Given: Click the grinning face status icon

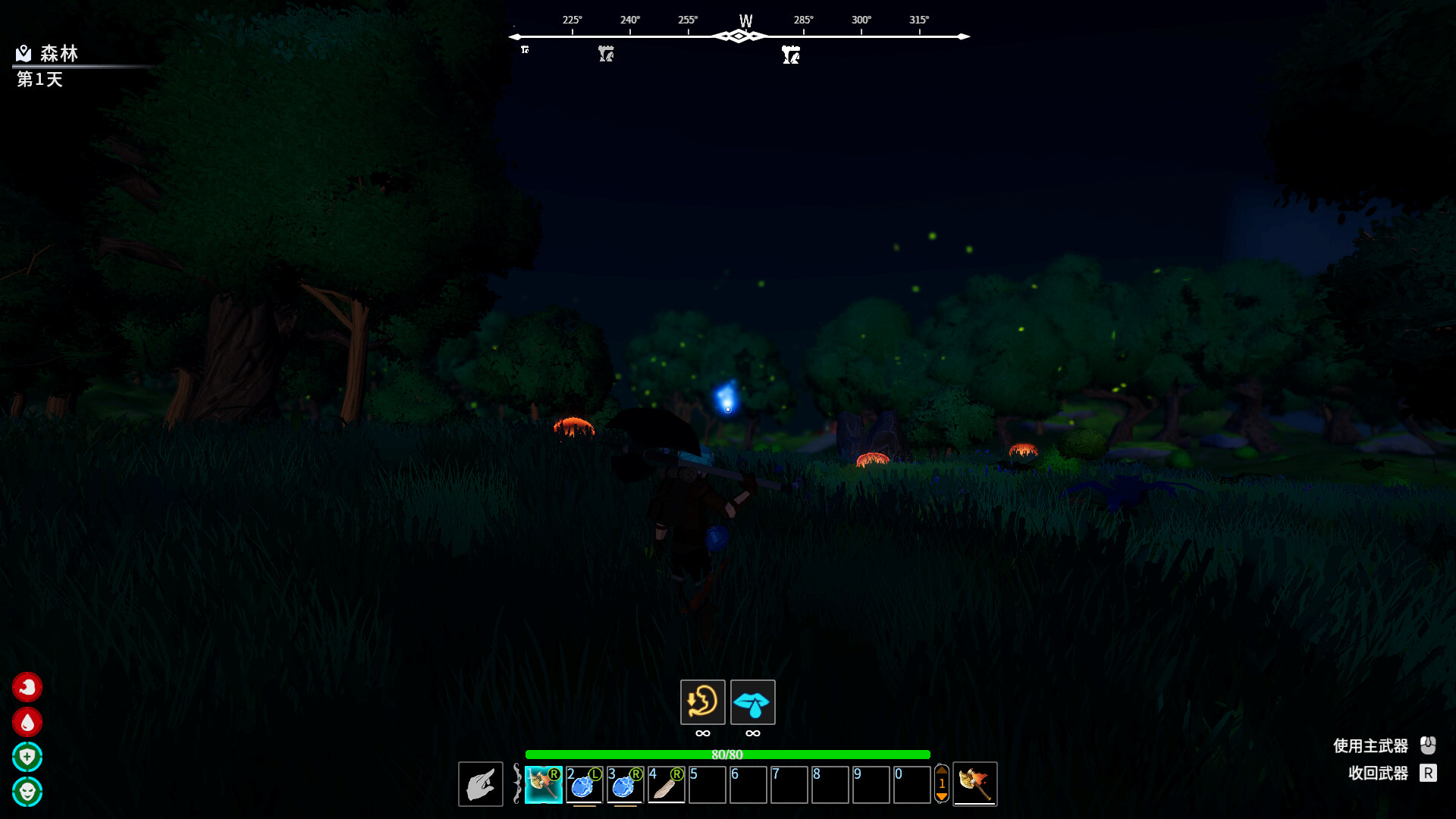Looking at the screenshot, I should [x=27, y=792].
